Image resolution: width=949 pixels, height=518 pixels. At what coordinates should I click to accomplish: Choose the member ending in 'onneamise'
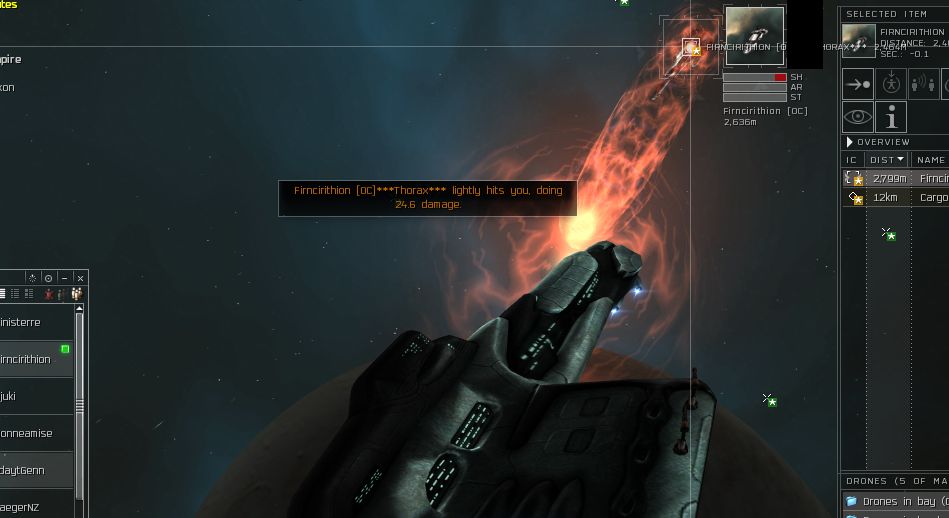click(32, 433)
